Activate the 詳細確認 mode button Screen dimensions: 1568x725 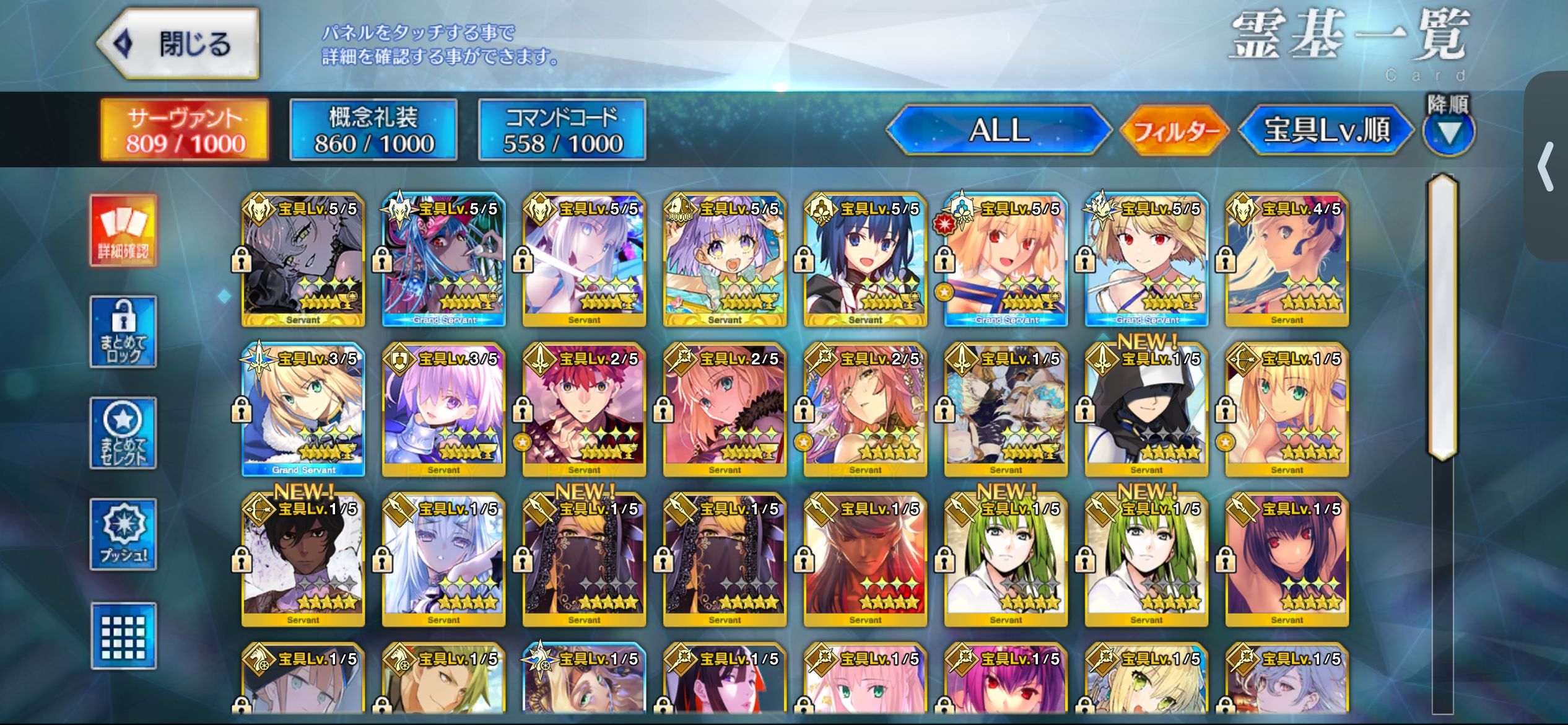pos(123,231)
